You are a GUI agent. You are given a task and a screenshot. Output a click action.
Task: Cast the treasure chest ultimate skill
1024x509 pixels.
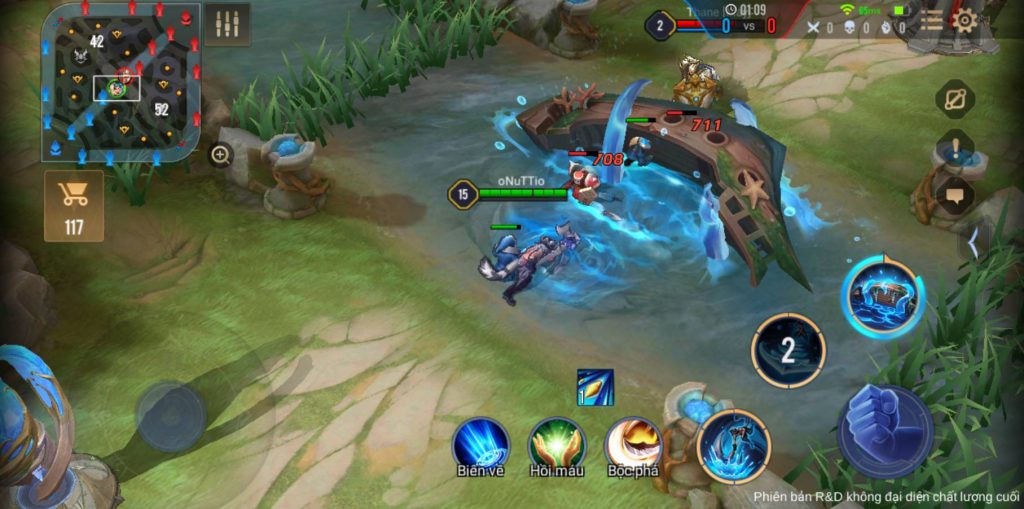click(882, 296)
